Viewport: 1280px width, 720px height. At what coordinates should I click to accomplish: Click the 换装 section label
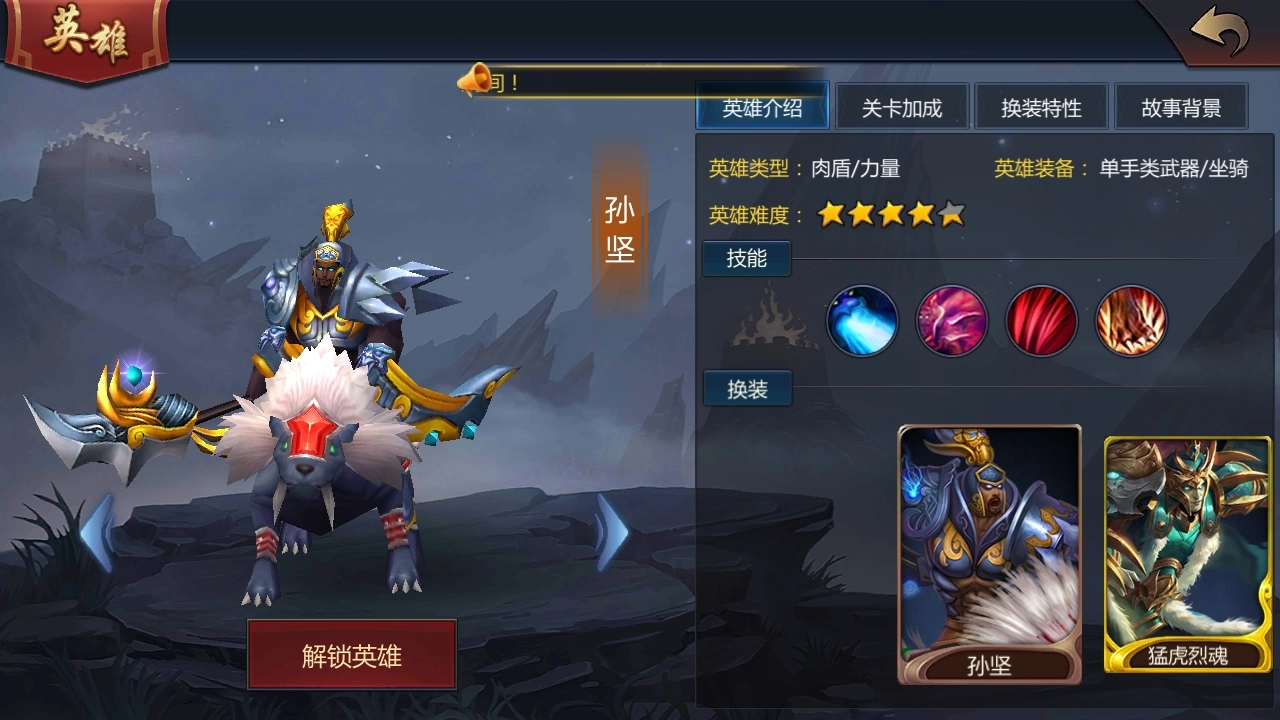tap(746, 388)
